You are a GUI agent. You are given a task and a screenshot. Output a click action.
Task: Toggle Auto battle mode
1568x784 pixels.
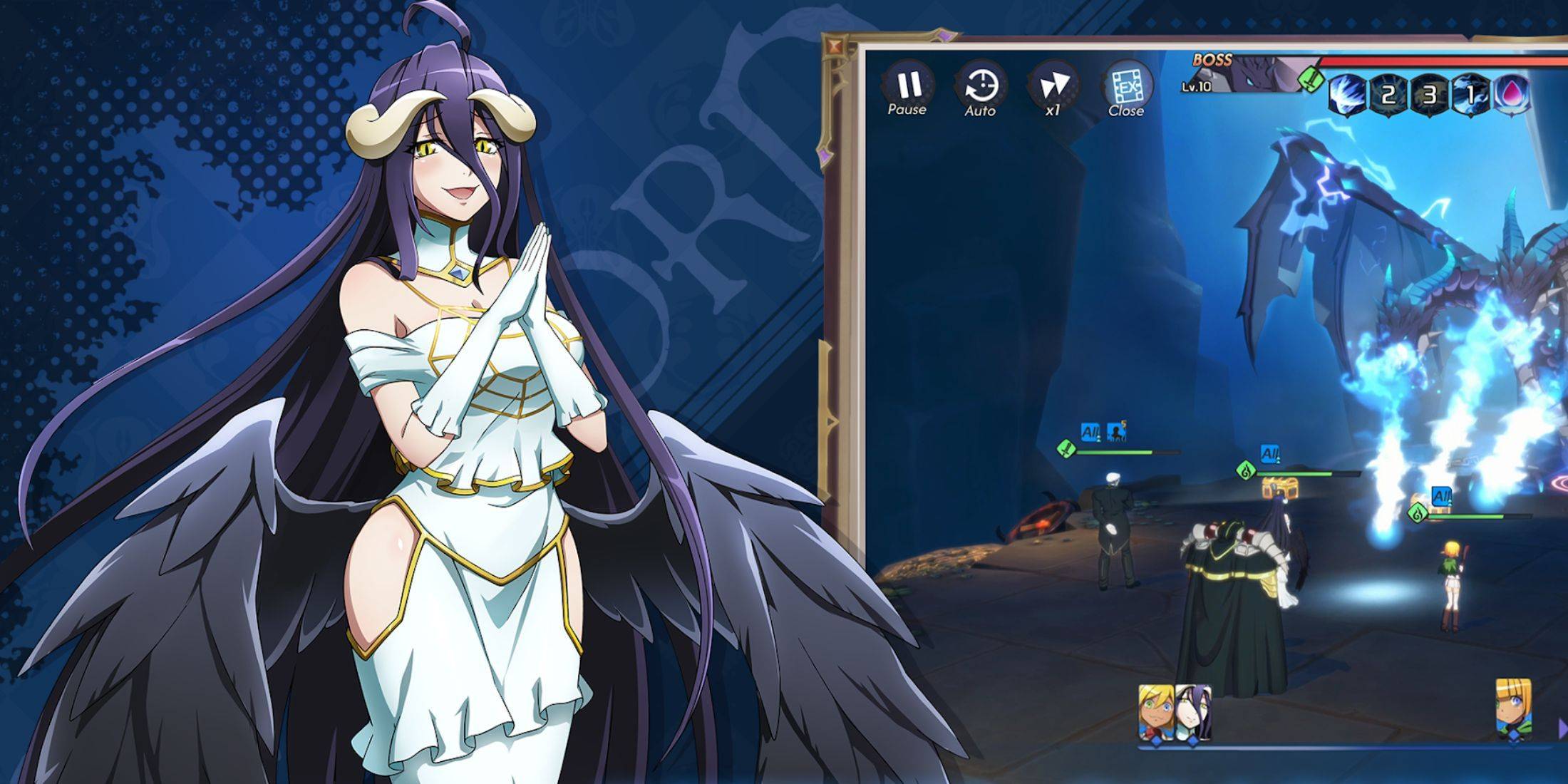click(984, 87)
